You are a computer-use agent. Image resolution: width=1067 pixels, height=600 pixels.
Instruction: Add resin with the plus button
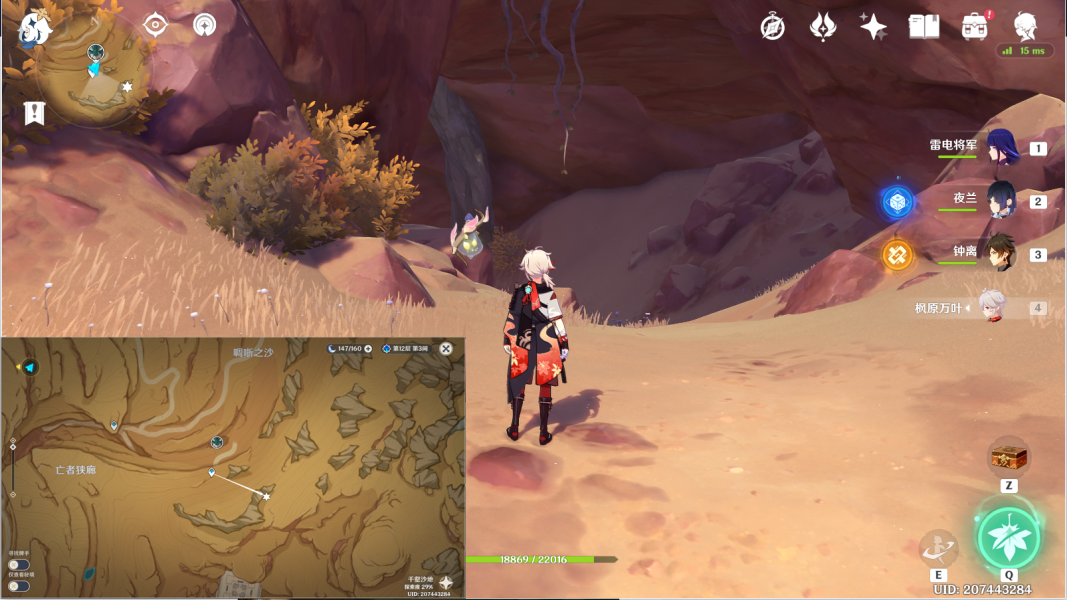[368, 349]
